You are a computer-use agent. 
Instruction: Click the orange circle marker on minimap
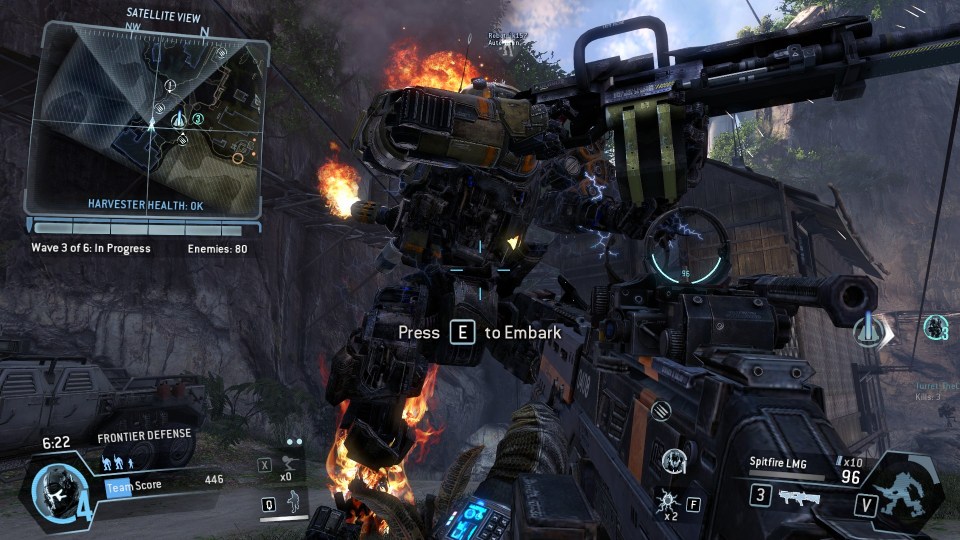(x=238, y=158)
